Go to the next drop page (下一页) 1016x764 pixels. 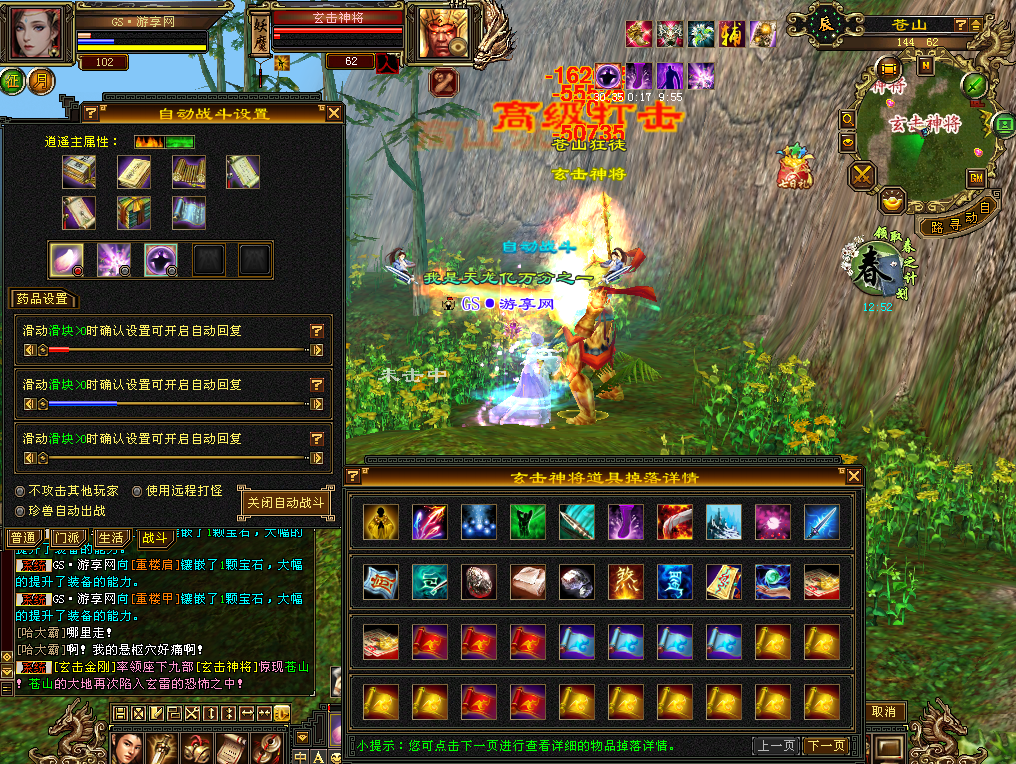click(826, 746)
